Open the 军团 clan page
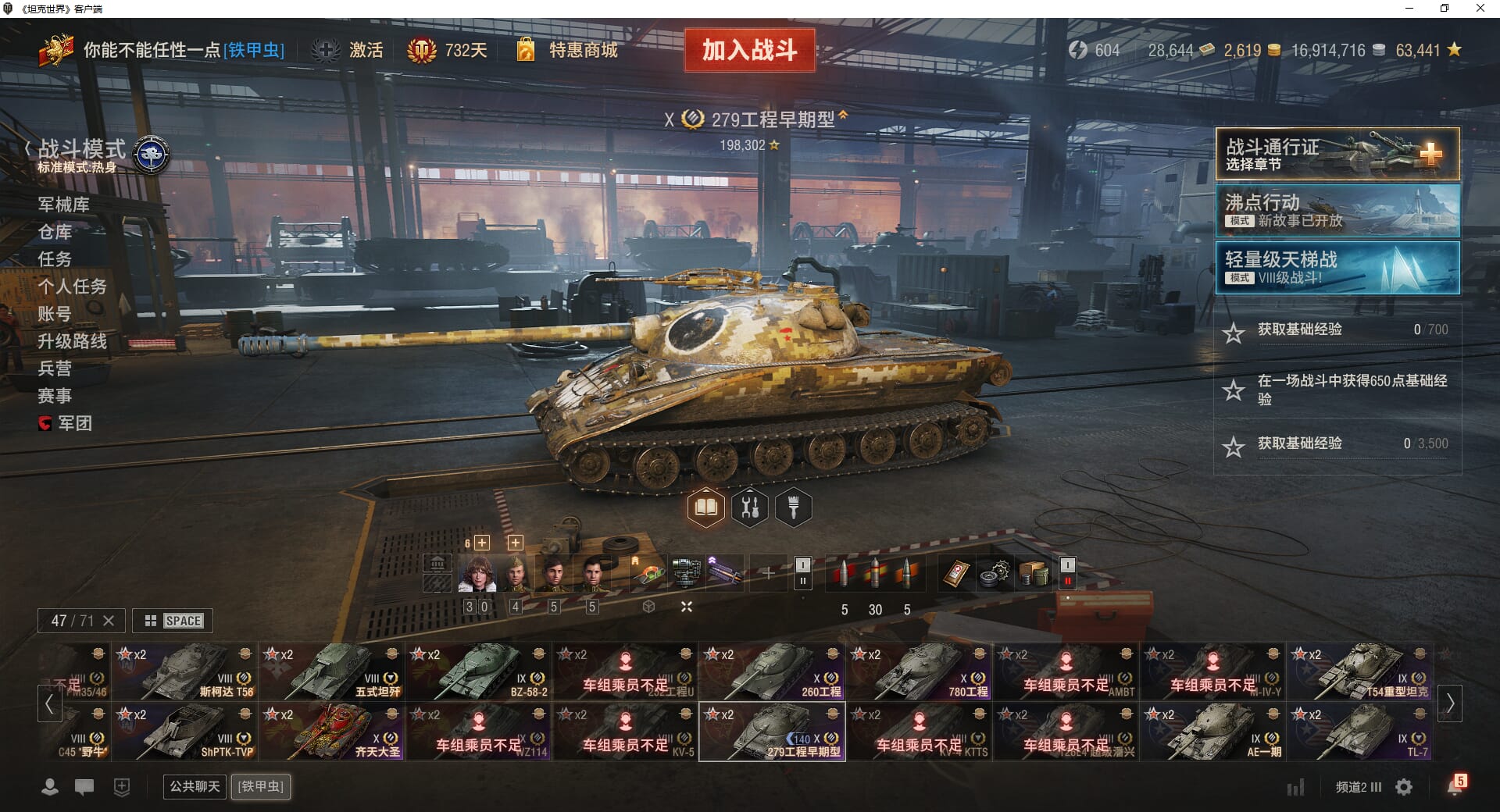Image resolution: width=1500 pixels, height=812 pixels. [74, 423]
